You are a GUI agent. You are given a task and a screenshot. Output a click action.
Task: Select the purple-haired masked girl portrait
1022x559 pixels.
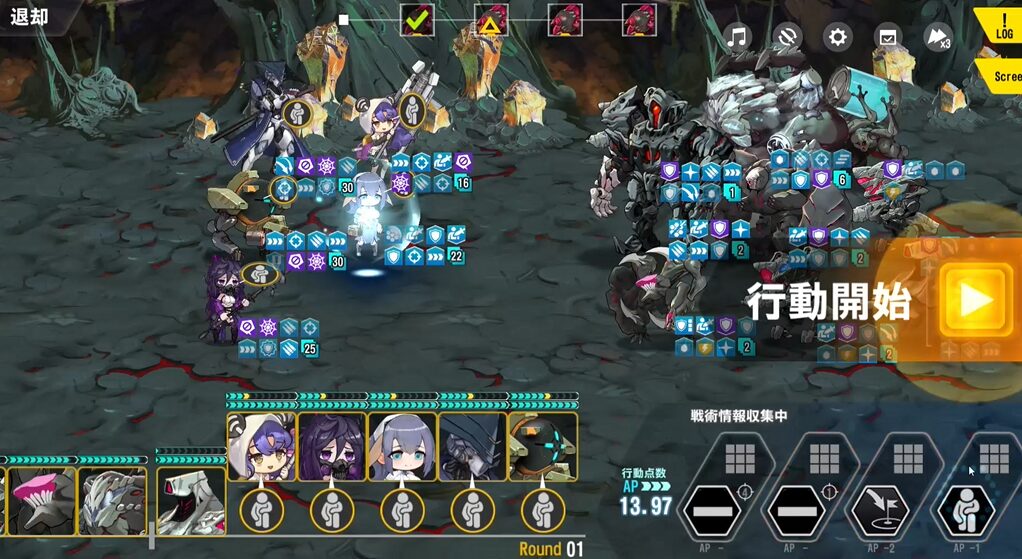(x=332, y=448)
